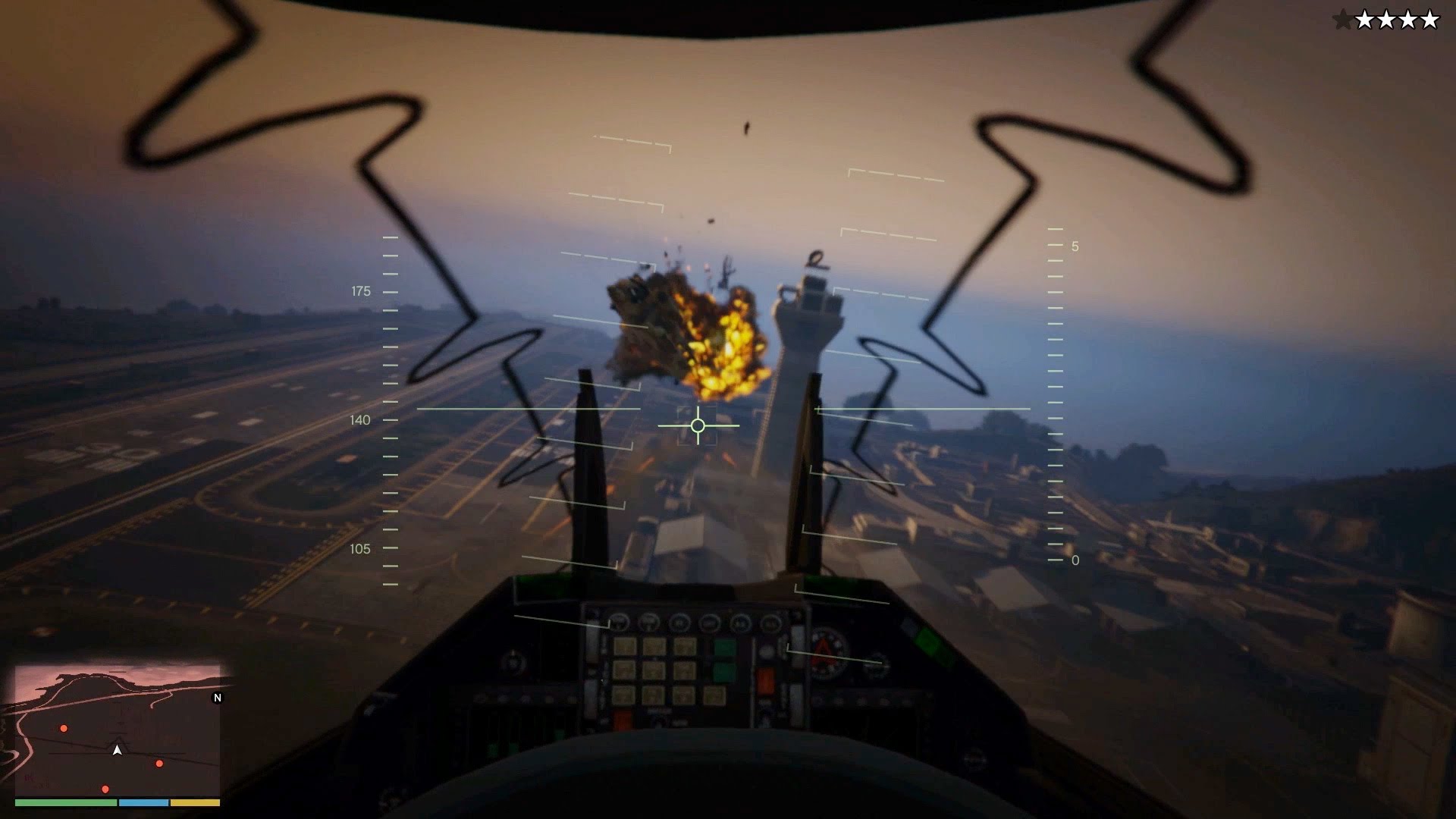1456x819 pixels.
Task: Select the white player arrow on the minimap
Action: pos(118,750)
